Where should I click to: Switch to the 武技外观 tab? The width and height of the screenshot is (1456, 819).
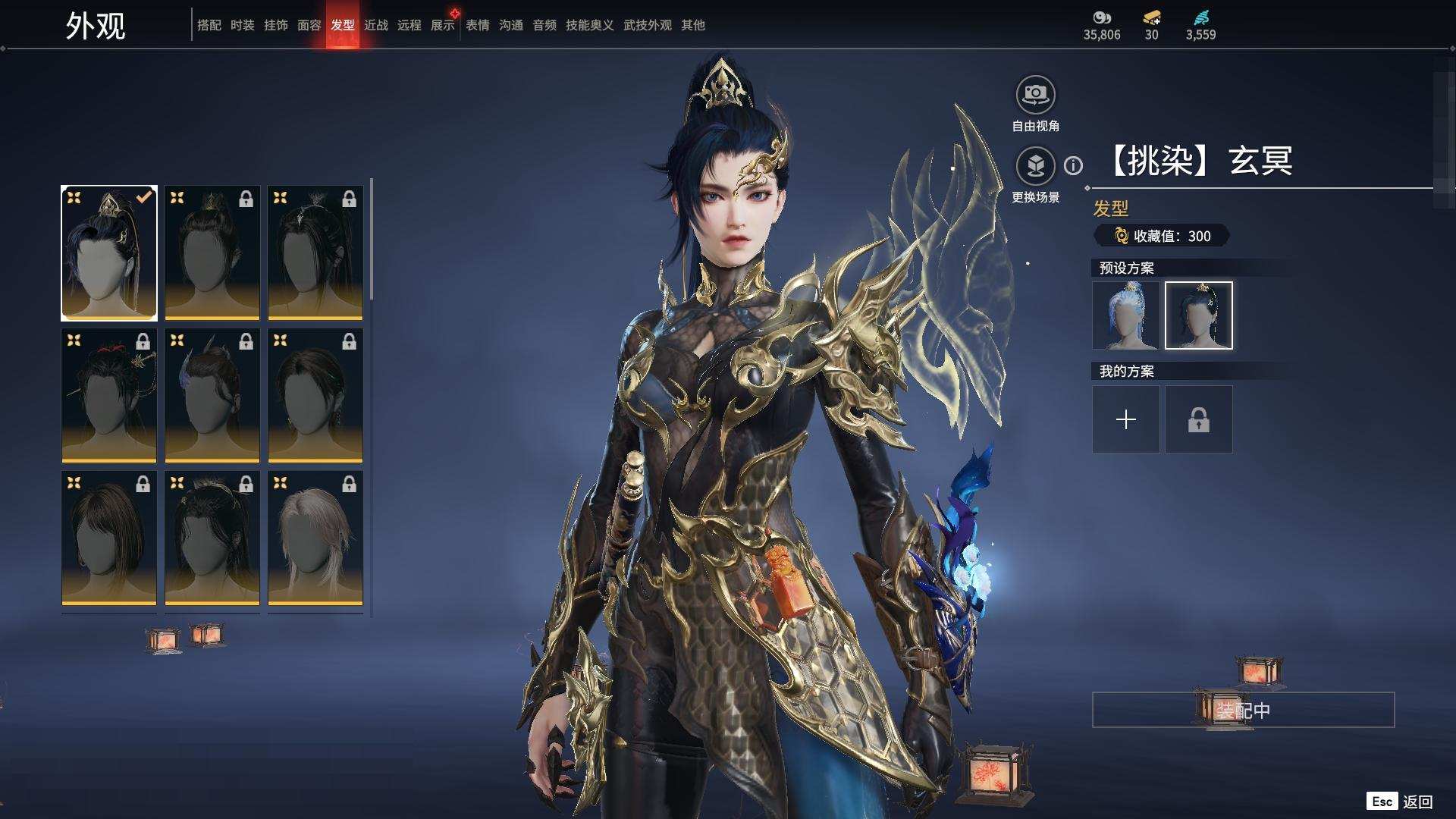[x=647, y=25]
